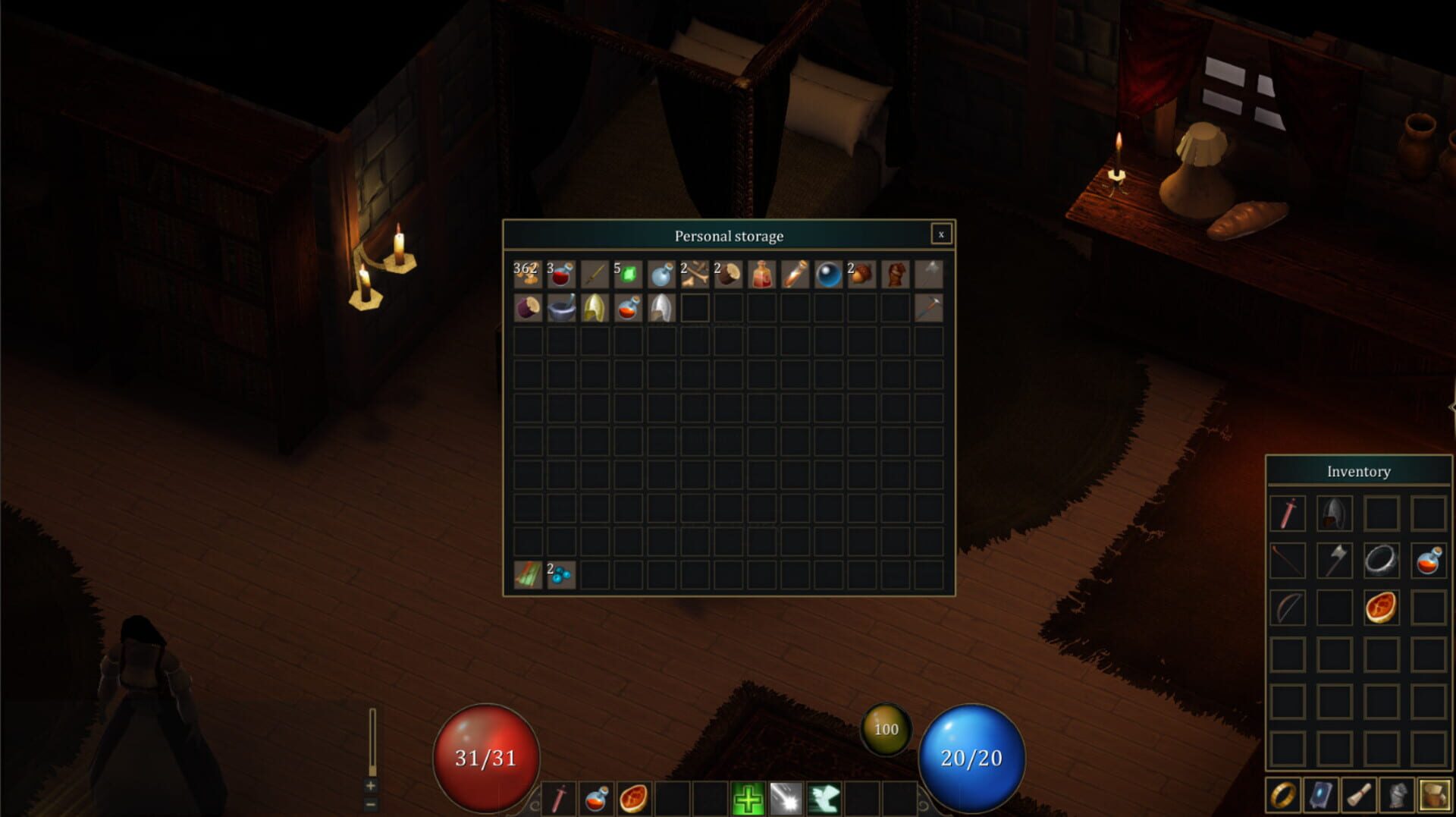Image resolution: width=1456 pixels, height=817 pixels.
Task: Pick the silver ring in the inventory
Action: [x=1381, y=561]
